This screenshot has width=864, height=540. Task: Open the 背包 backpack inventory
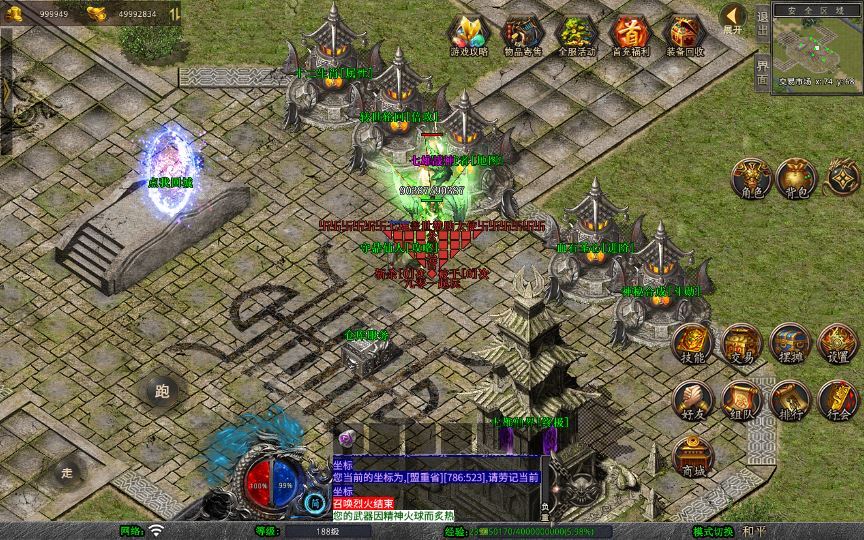(797, 177)
